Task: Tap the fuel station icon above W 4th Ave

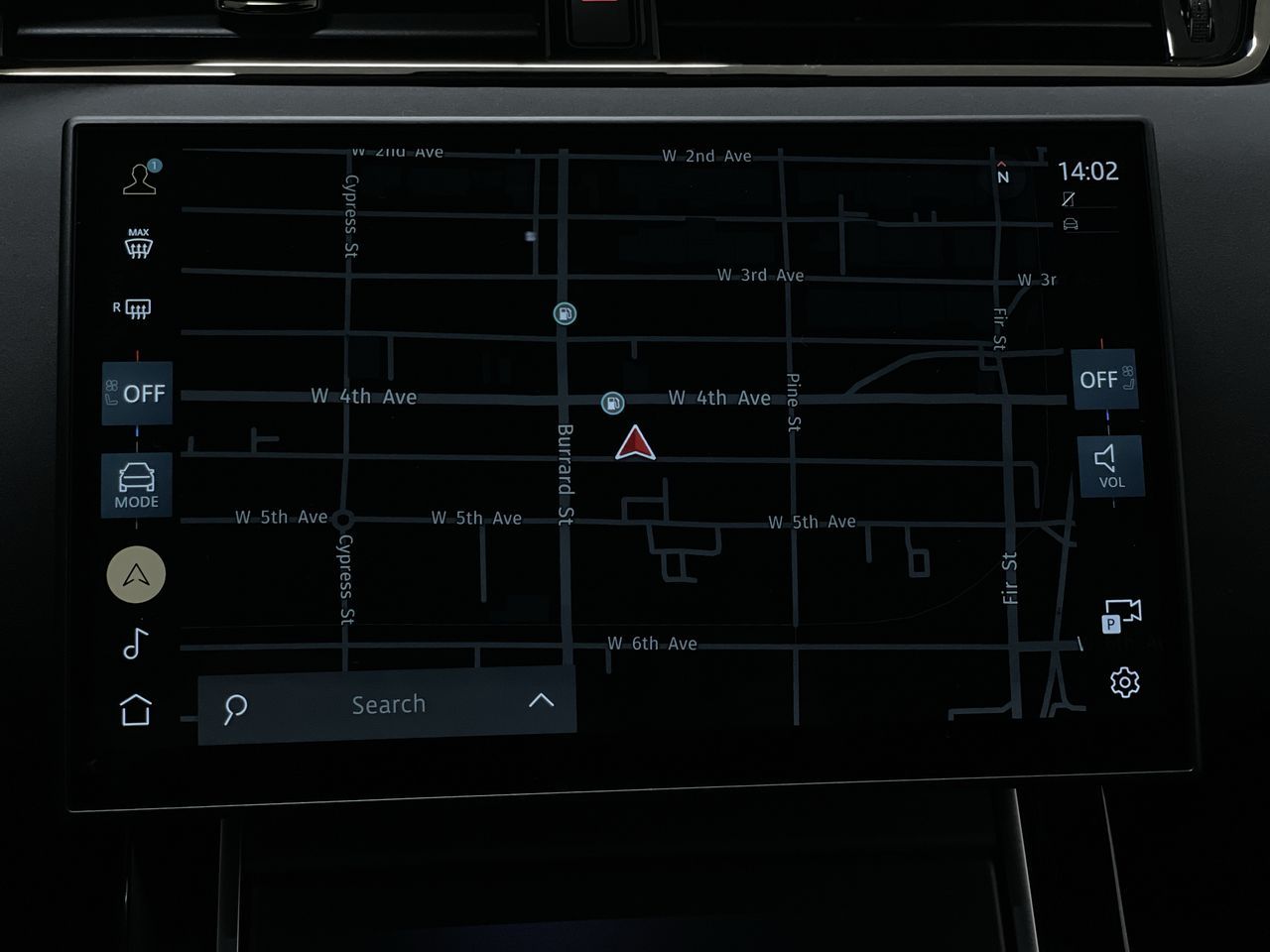Action: [563, 313]
